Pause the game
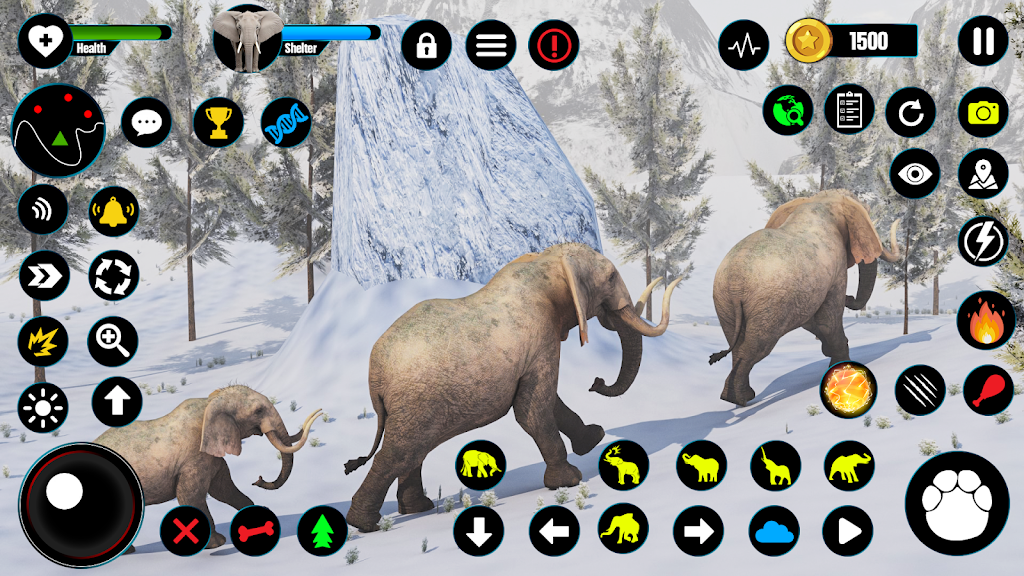The image size is (1024, 576). tap(983, 42)
